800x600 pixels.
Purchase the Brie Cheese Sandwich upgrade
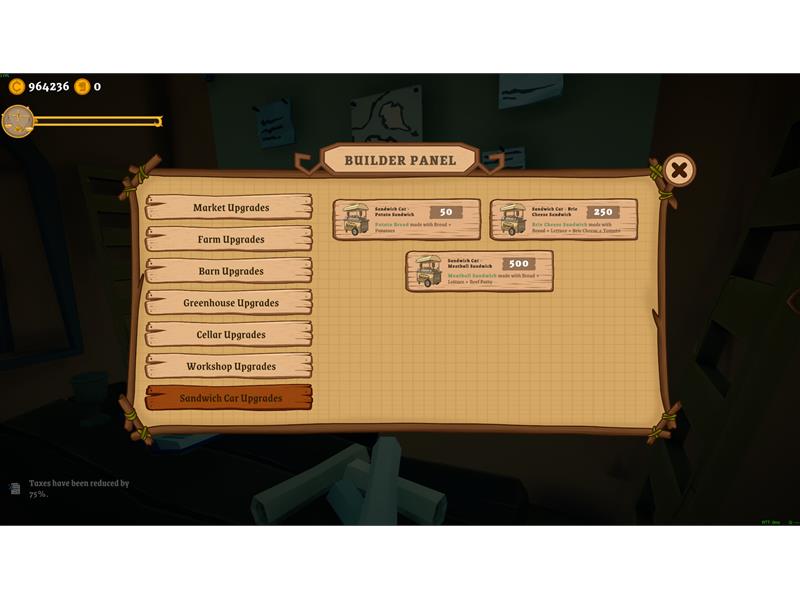563,219
